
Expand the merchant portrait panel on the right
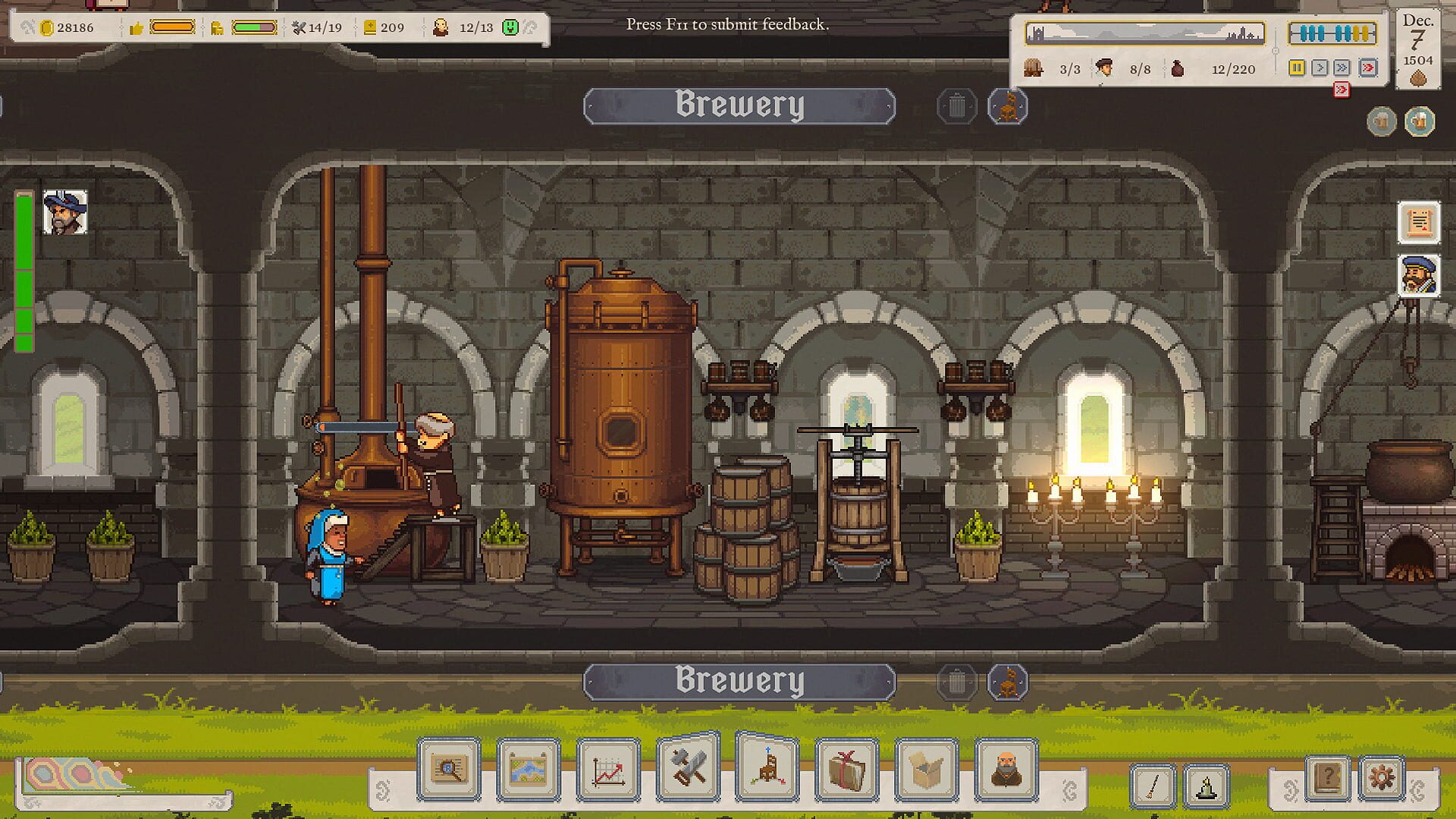[1419, 277]
